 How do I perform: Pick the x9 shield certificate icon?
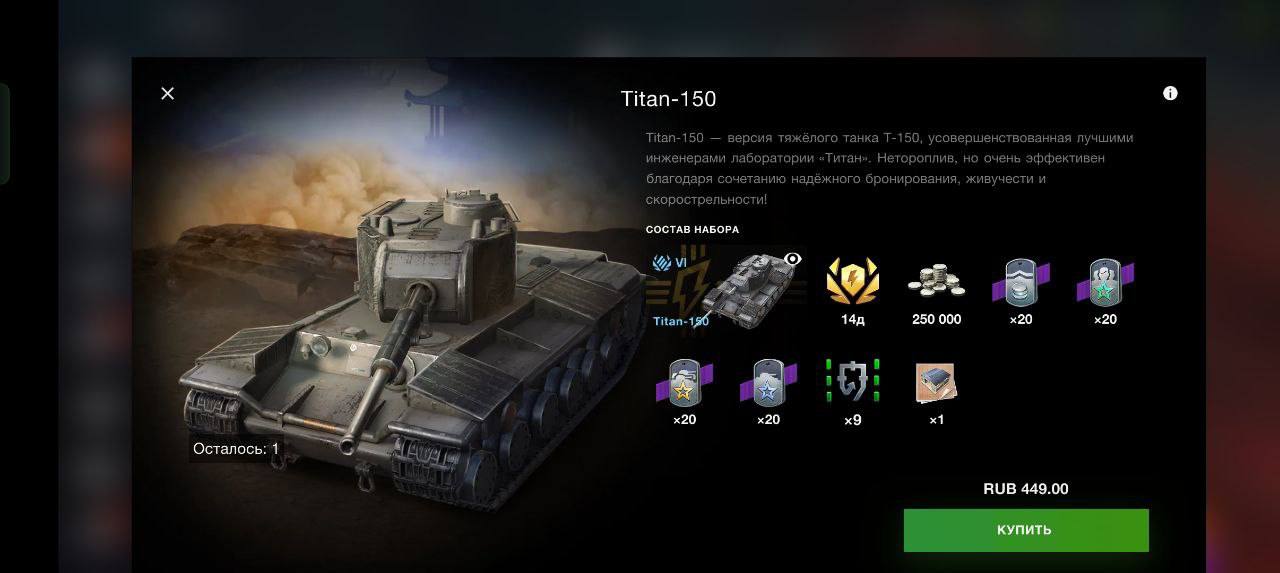(852, 382)
